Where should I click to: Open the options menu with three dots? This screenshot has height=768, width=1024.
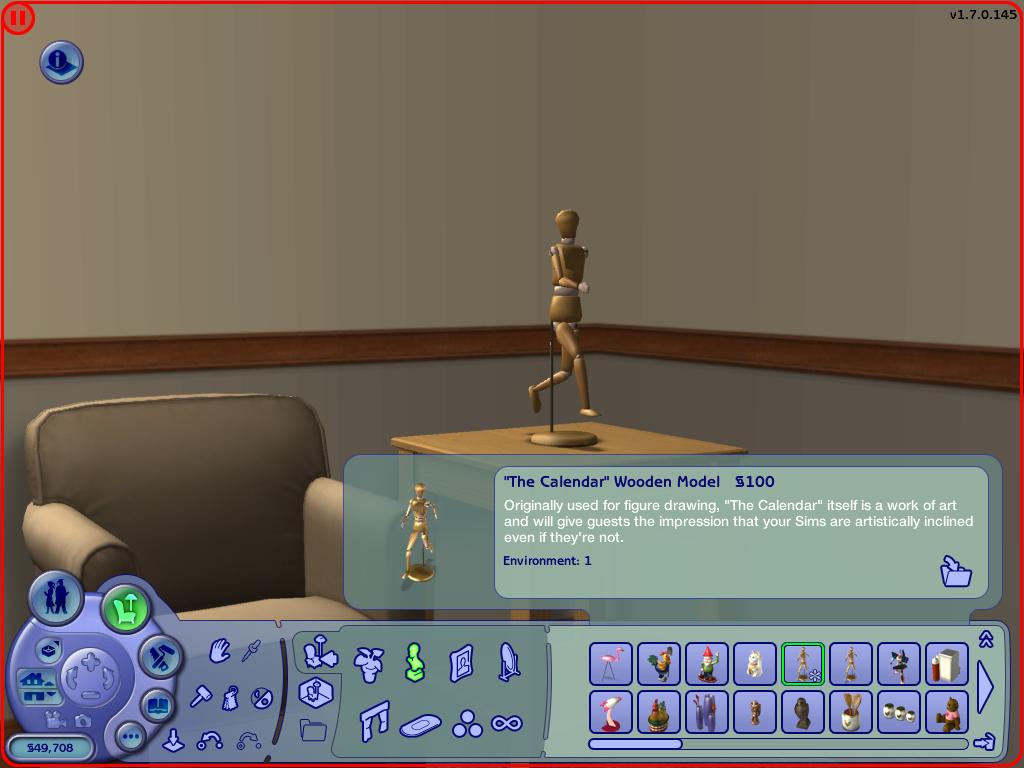click(x=131, y=738)
